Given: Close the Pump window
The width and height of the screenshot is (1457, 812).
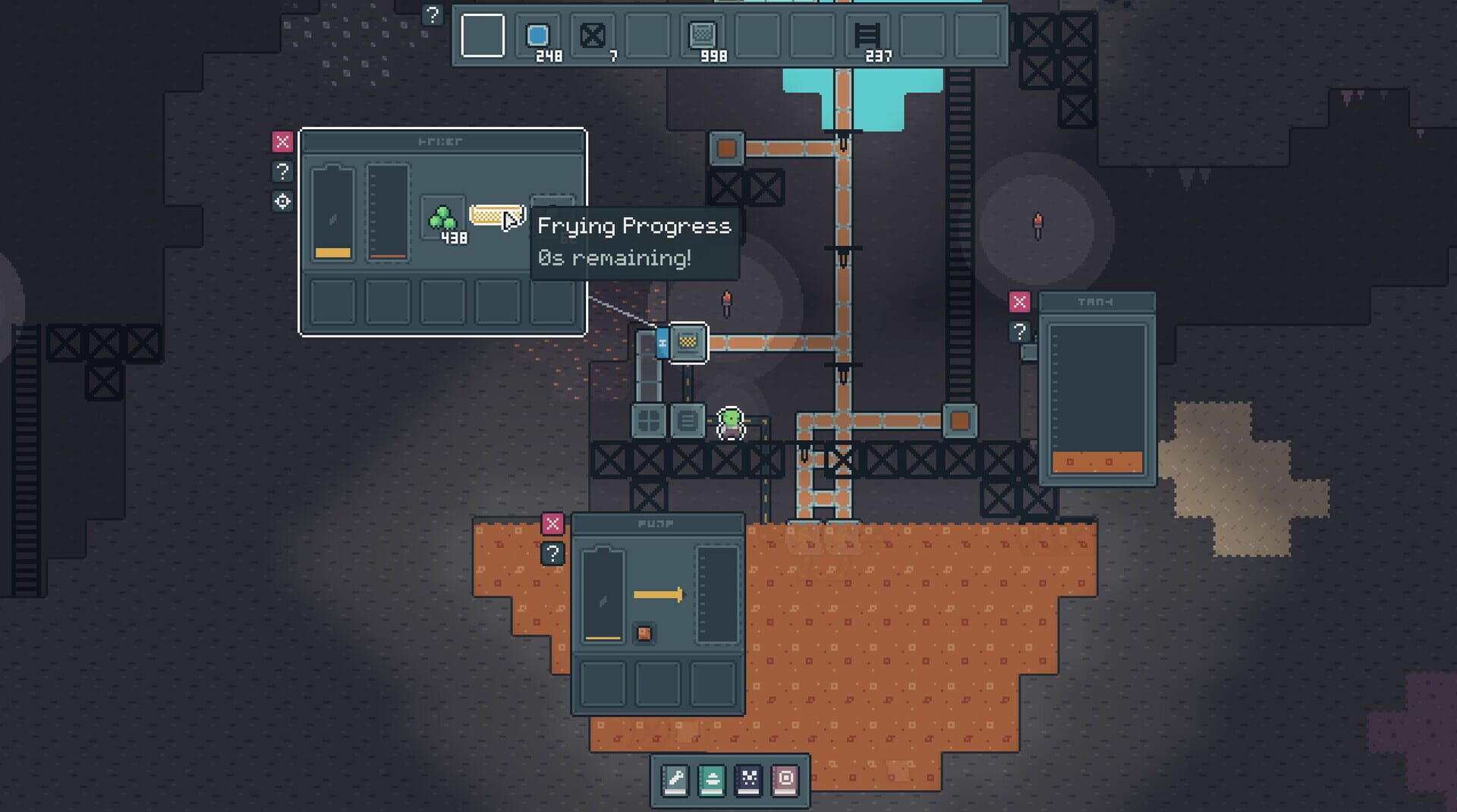Looking at the screenshot, I should click(x=553, y=522).
